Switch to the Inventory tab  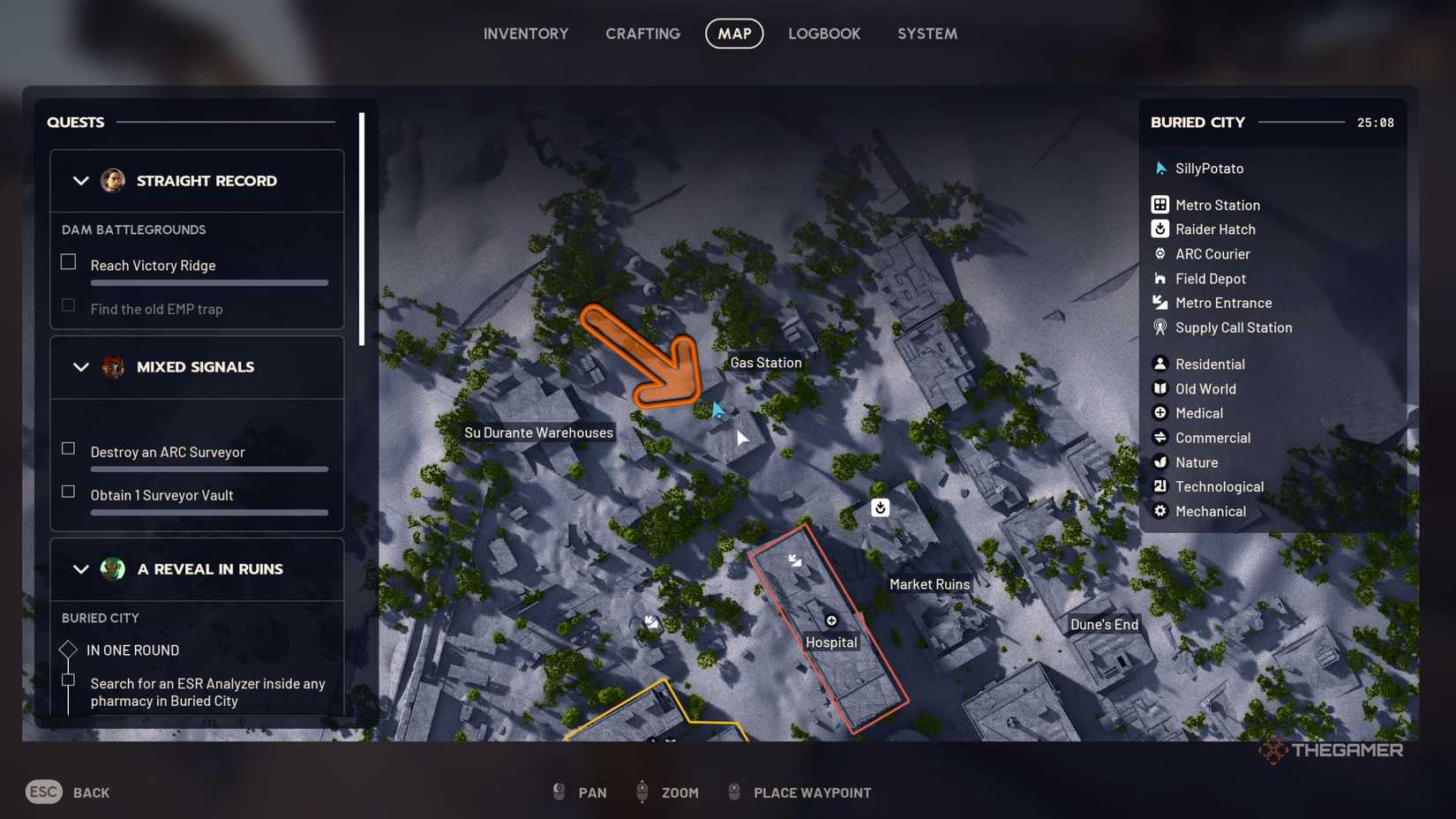[525, 34]
